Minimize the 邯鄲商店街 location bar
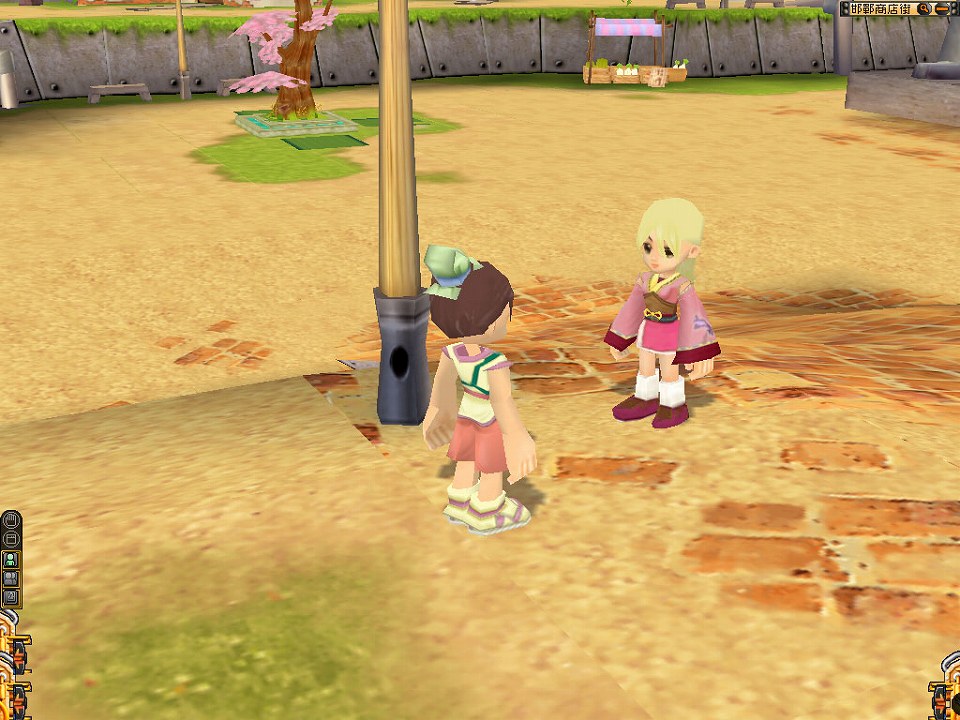 coord(942,9)
